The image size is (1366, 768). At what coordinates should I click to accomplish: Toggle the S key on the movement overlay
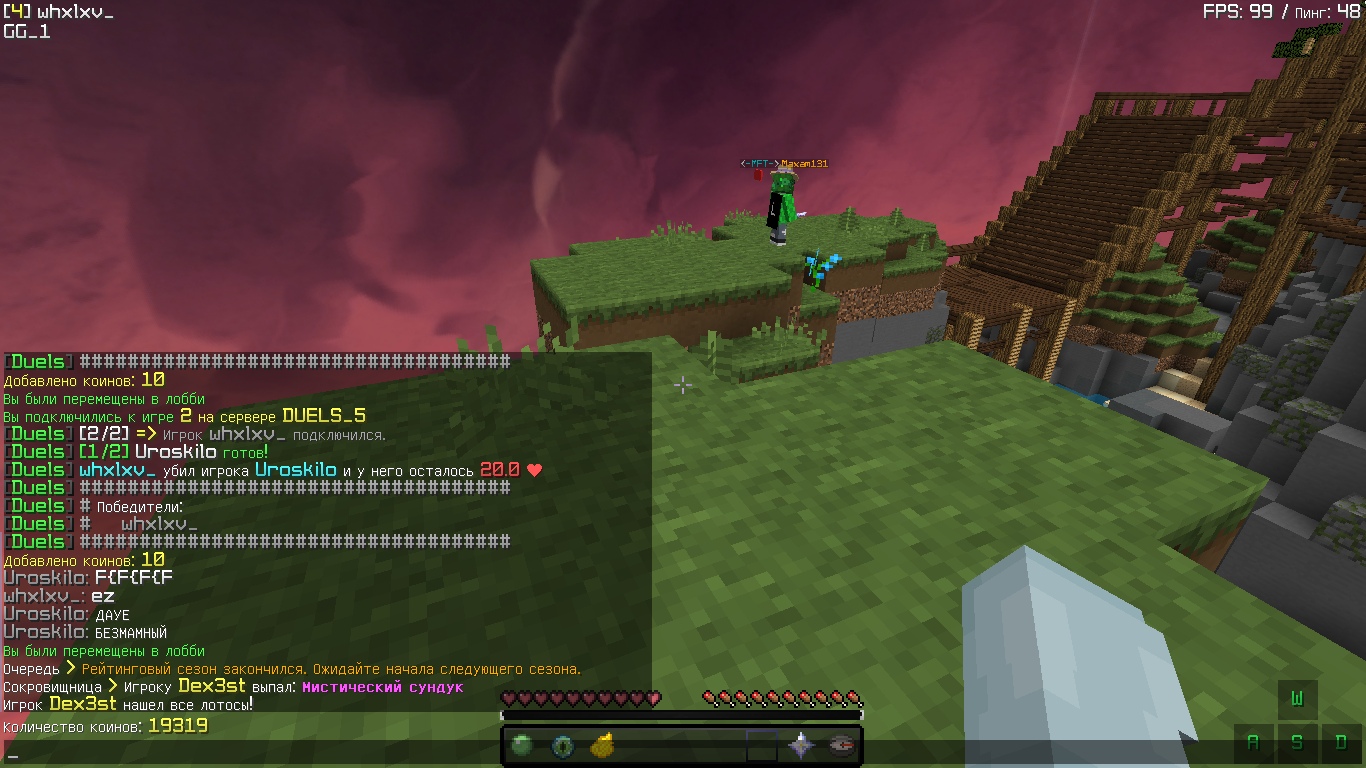point(1296,742)
